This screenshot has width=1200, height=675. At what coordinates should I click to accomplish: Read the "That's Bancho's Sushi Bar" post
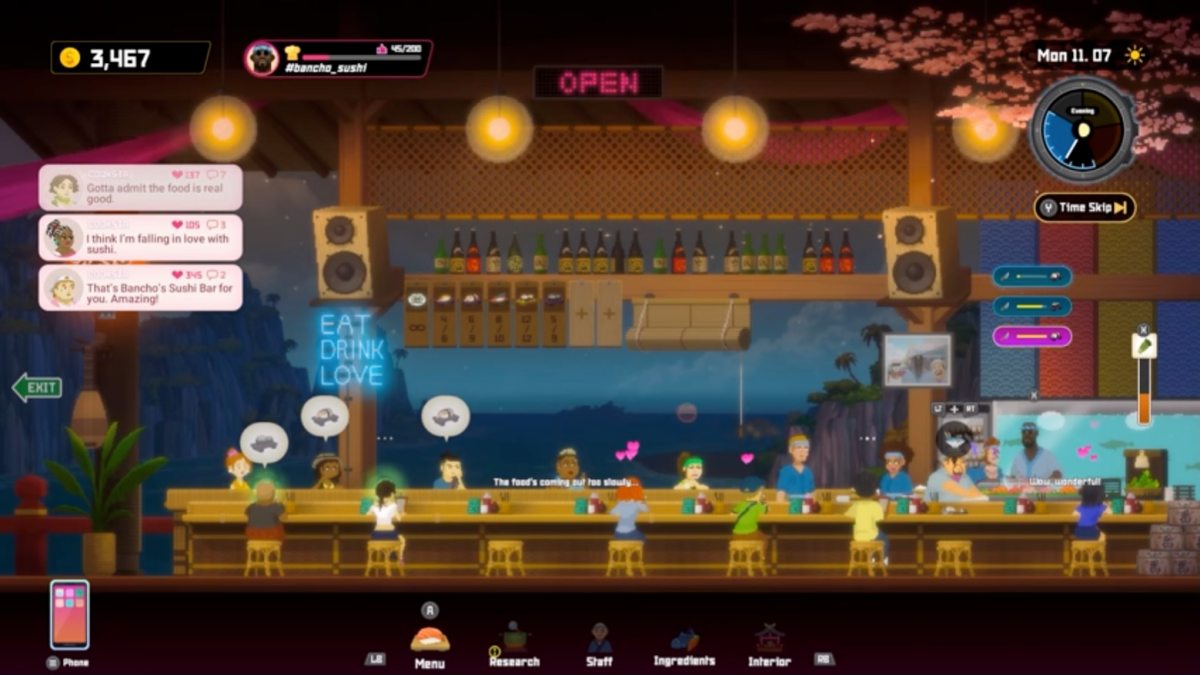141,287
